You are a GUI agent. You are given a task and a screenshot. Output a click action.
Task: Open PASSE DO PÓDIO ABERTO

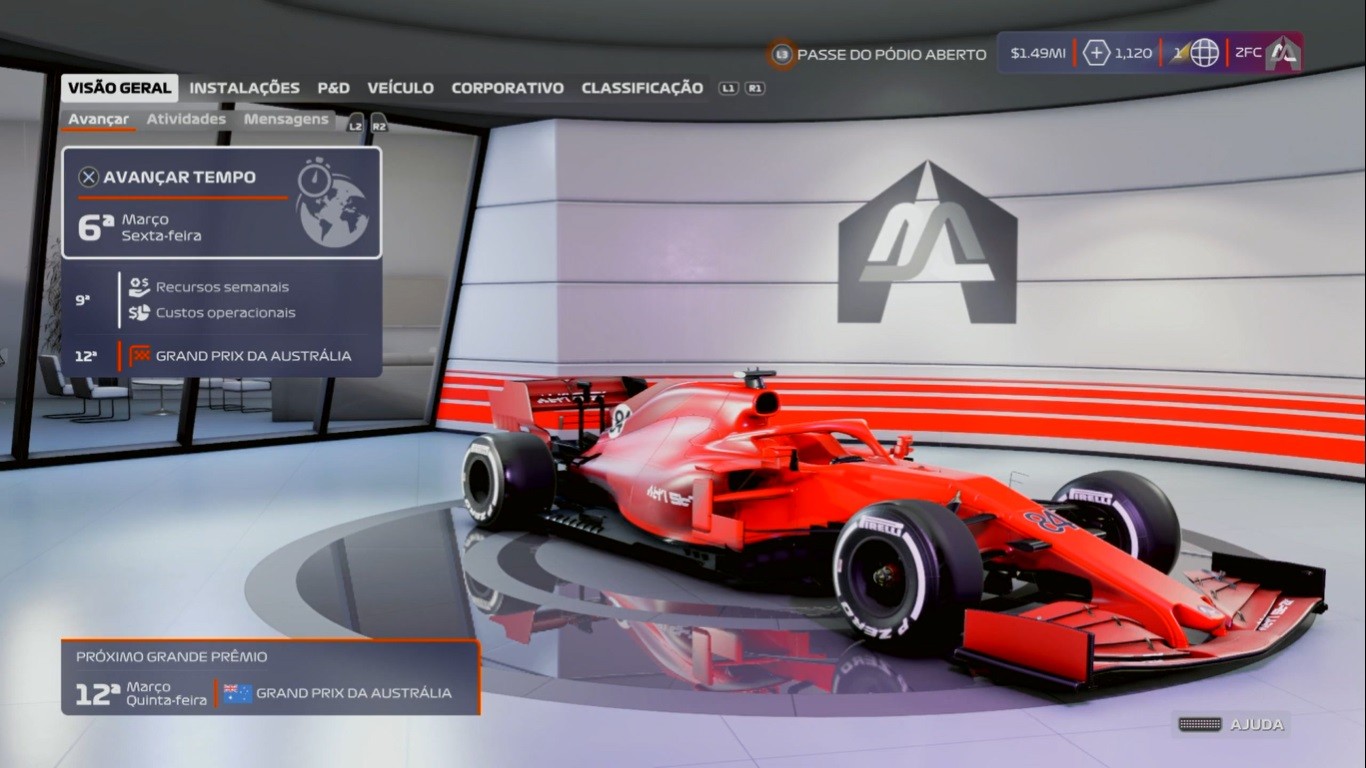point(888,55)
